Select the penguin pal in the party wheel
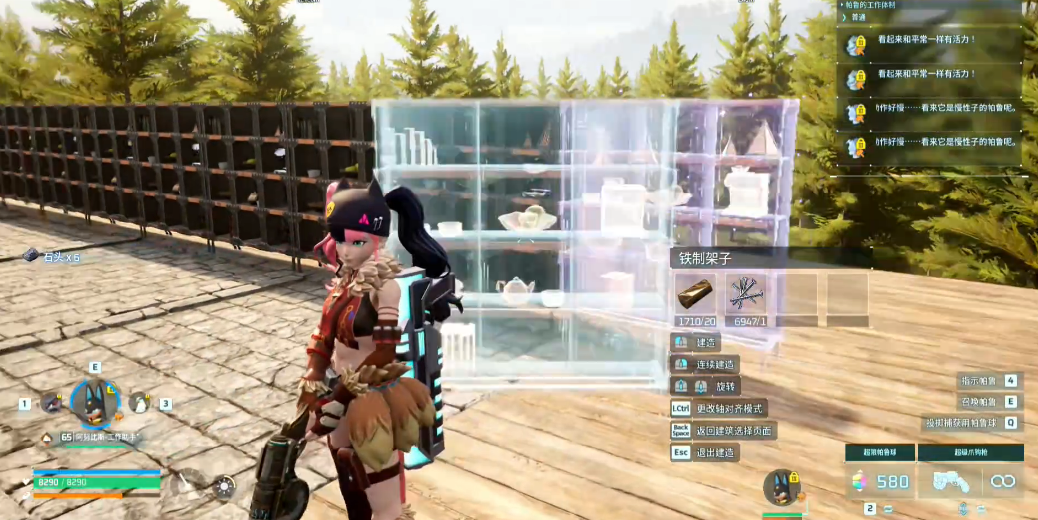The image size is (1038, 520). point(140,403)
